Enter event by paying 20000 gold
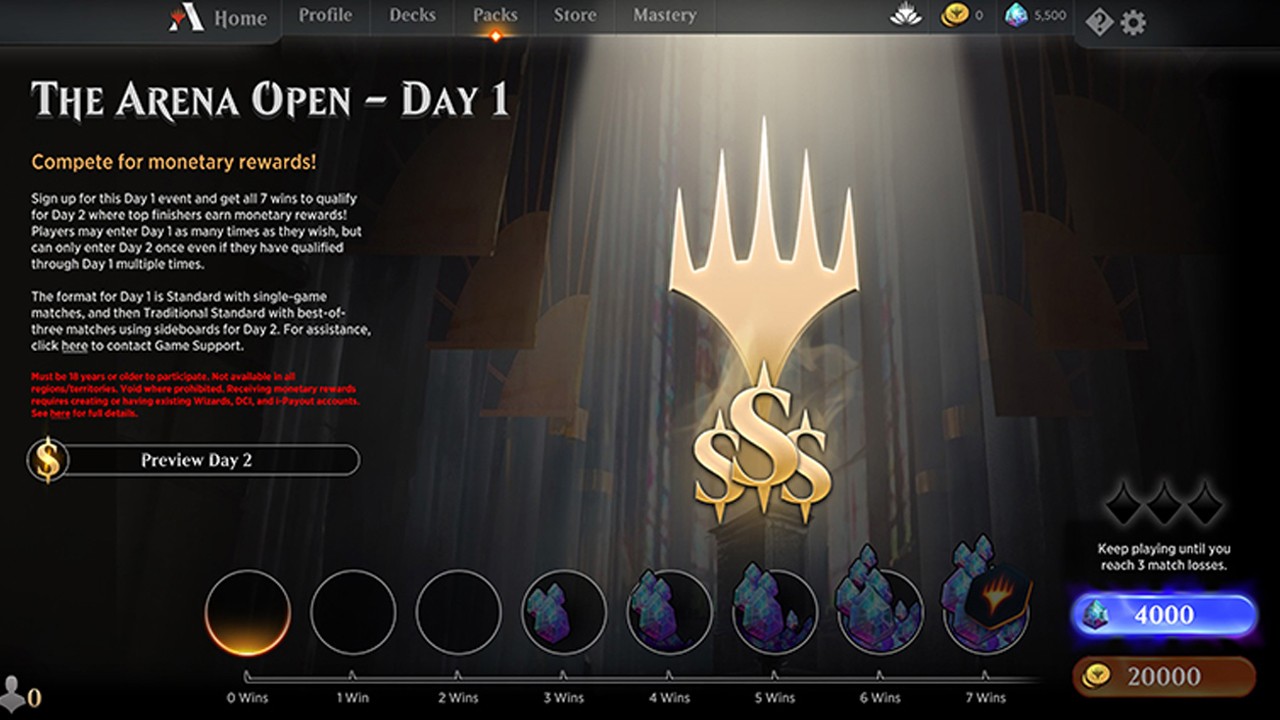 point(1164,676)
